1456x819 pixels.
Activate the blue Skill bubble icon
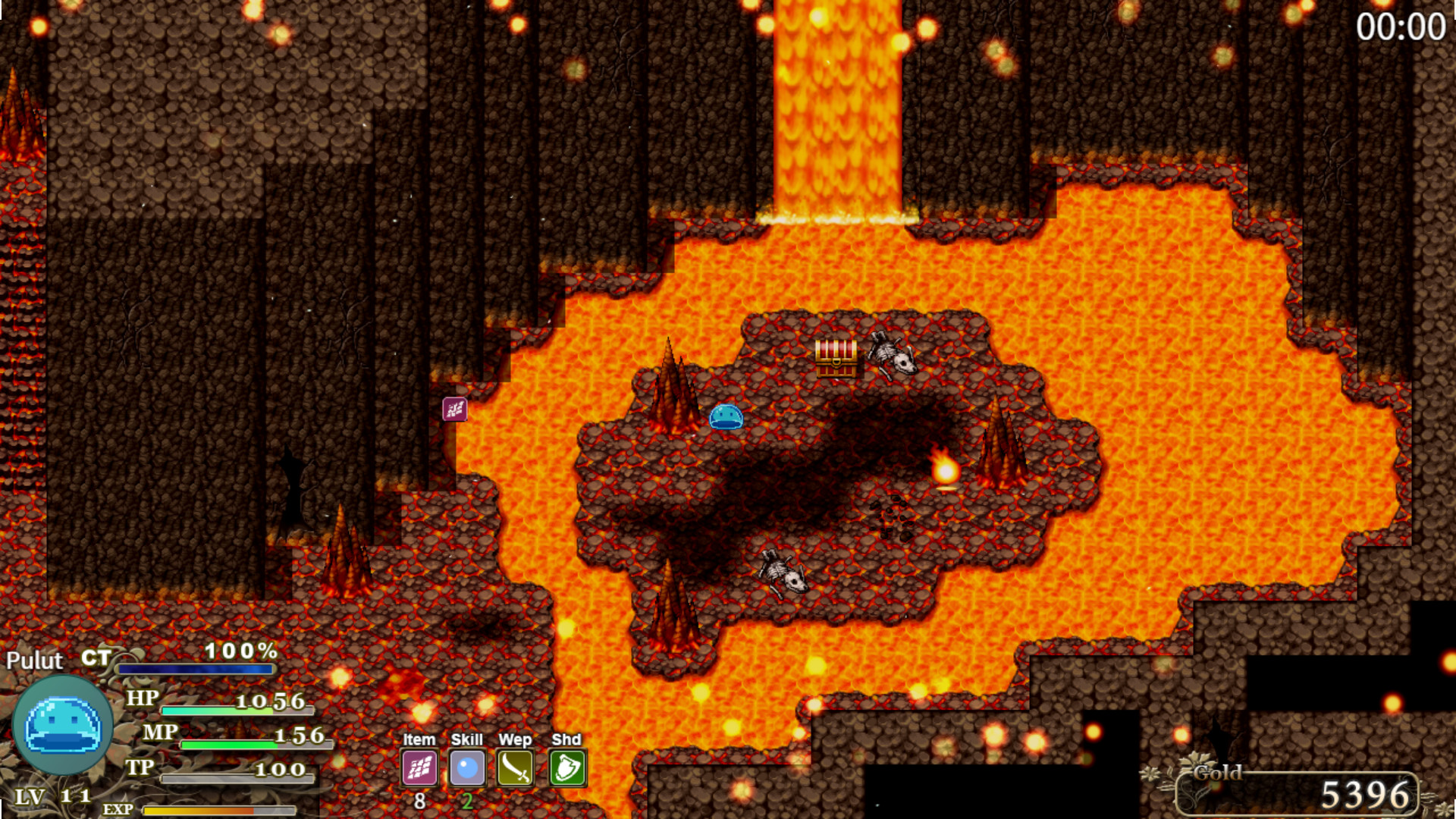(x=468, y=767)
